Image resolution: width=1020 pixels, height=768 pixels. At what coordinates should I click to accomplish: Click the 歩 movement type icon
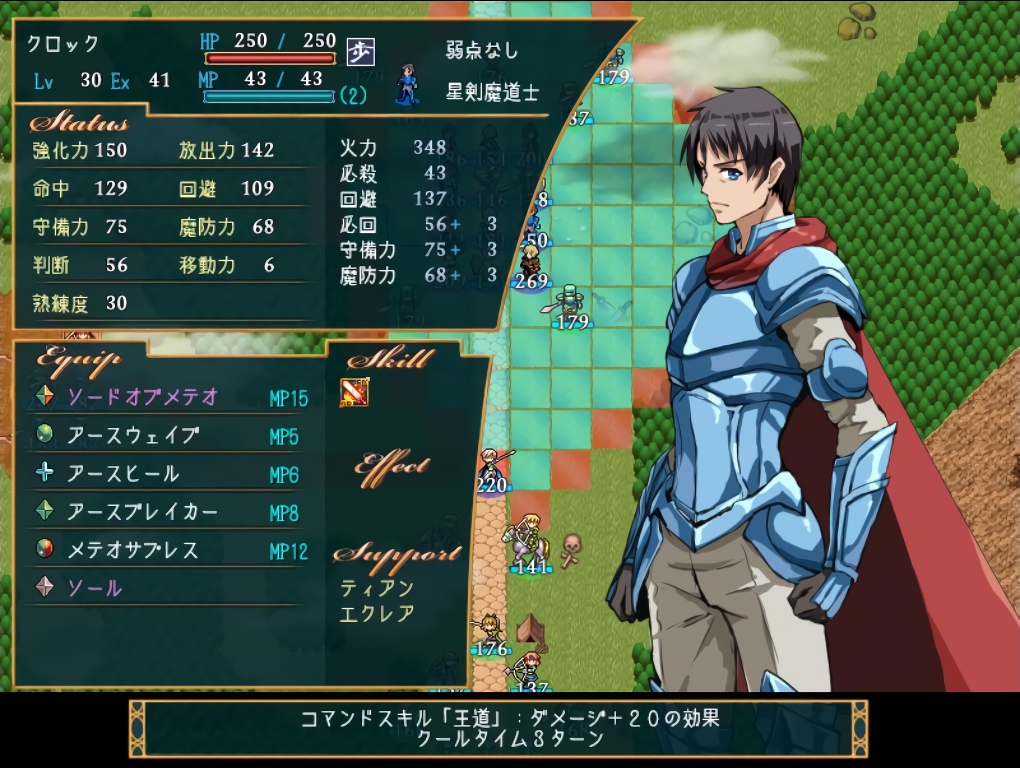(360, 52)
